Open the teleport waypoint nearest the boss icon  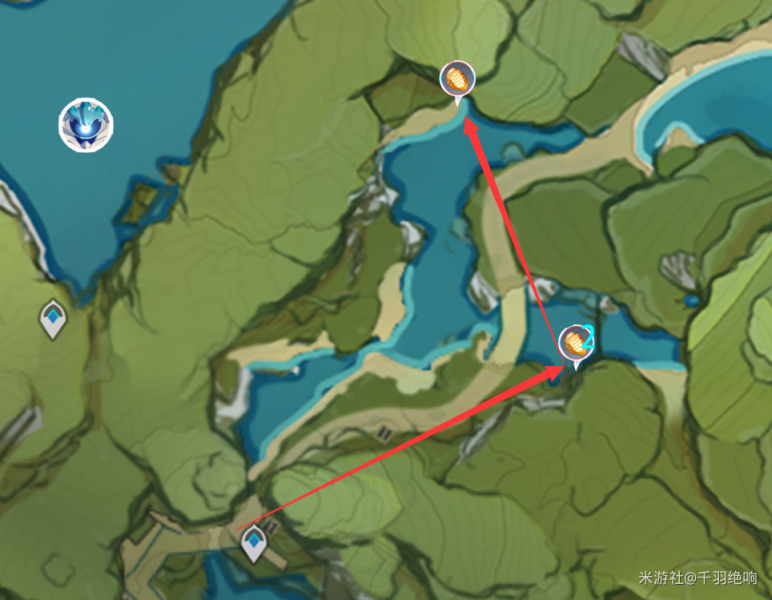[53, 319]
